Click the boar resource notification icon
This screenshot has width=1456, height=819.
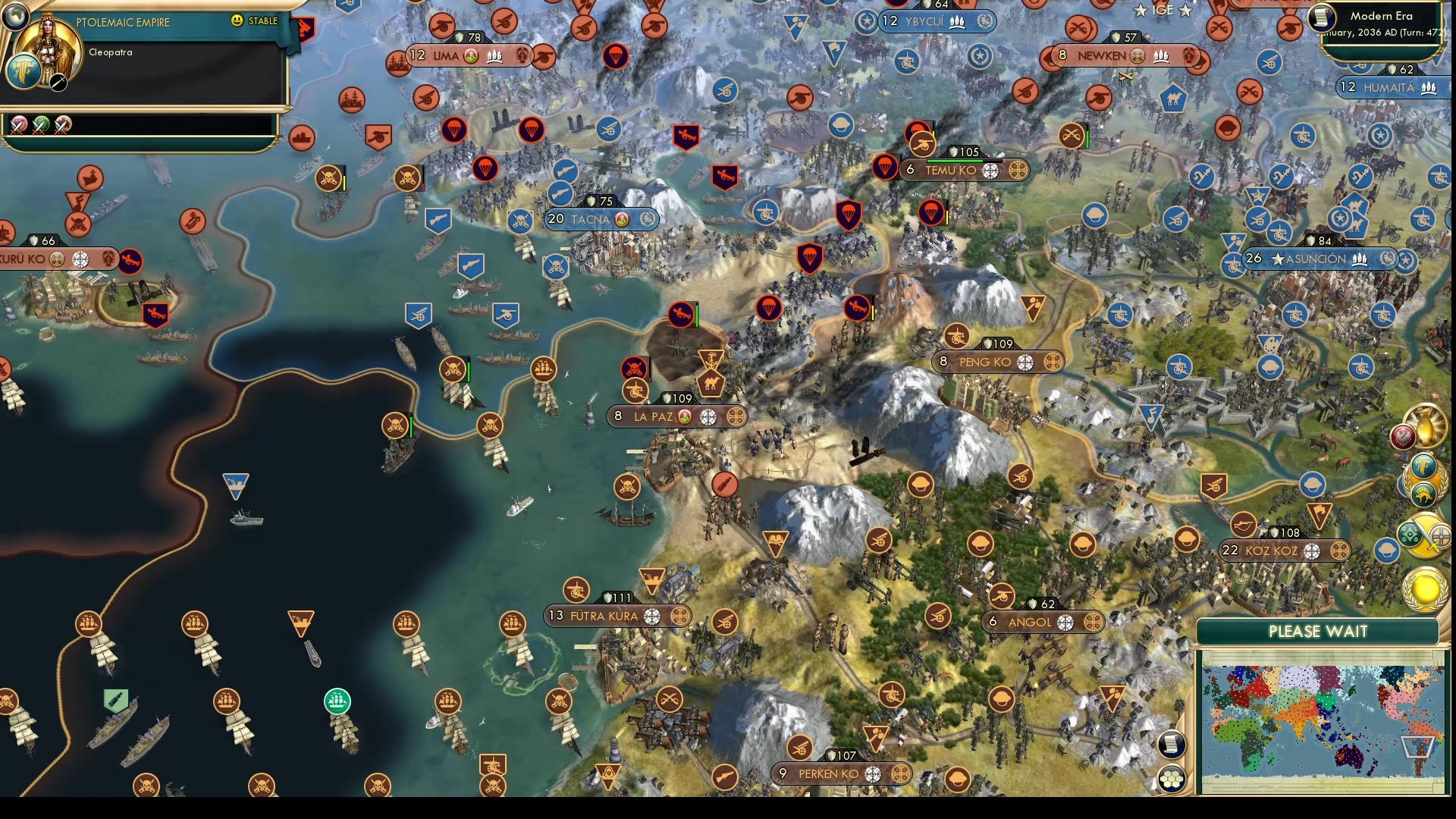[x=1423, y=494]
